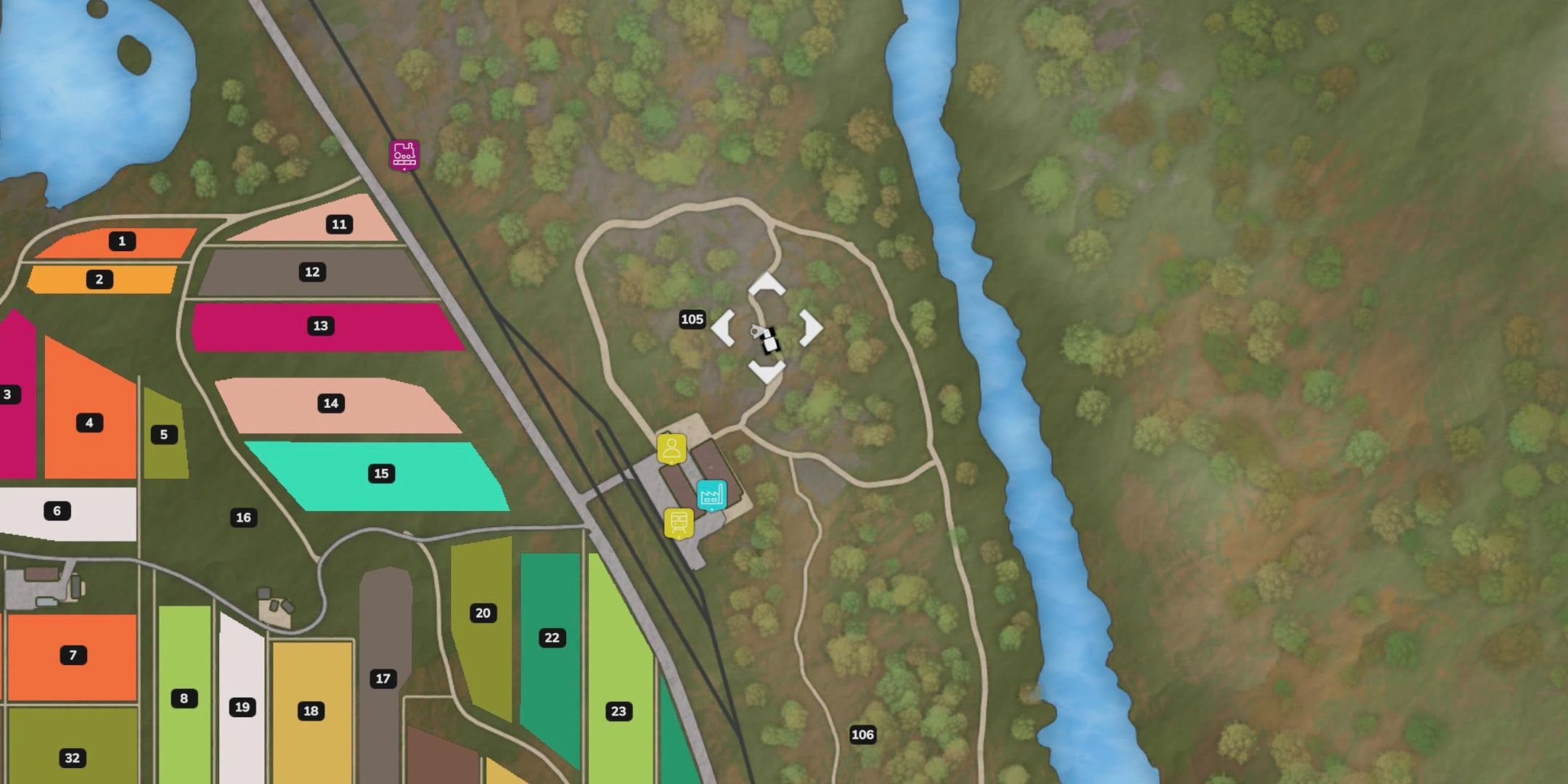This screenshot has width=1568, height=784.
Task: Select the yellow person marker
Action: tap(671, 449)
